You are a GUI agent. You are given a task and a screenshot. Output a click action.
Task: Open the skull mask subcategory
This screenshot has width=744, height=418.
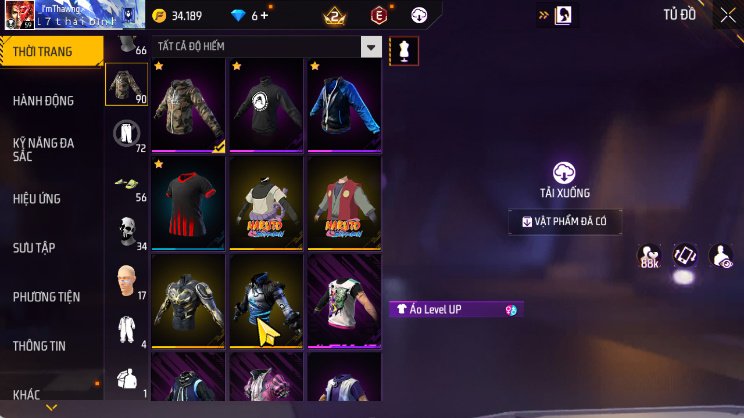click(126, 230)
